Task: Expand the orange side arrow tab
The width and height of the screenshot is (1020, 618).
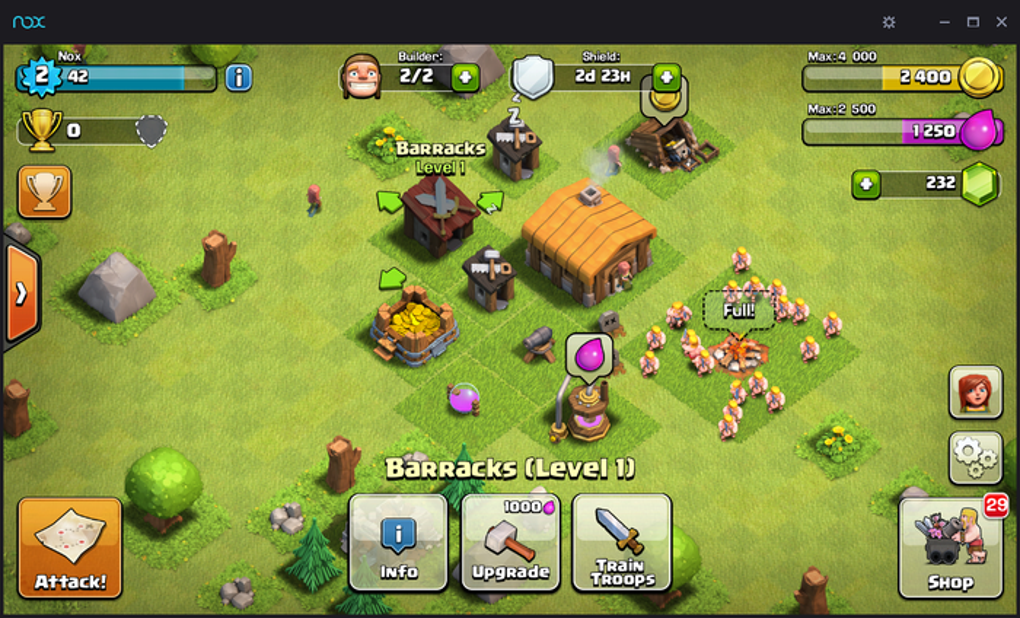Action: tap(21, 293)
